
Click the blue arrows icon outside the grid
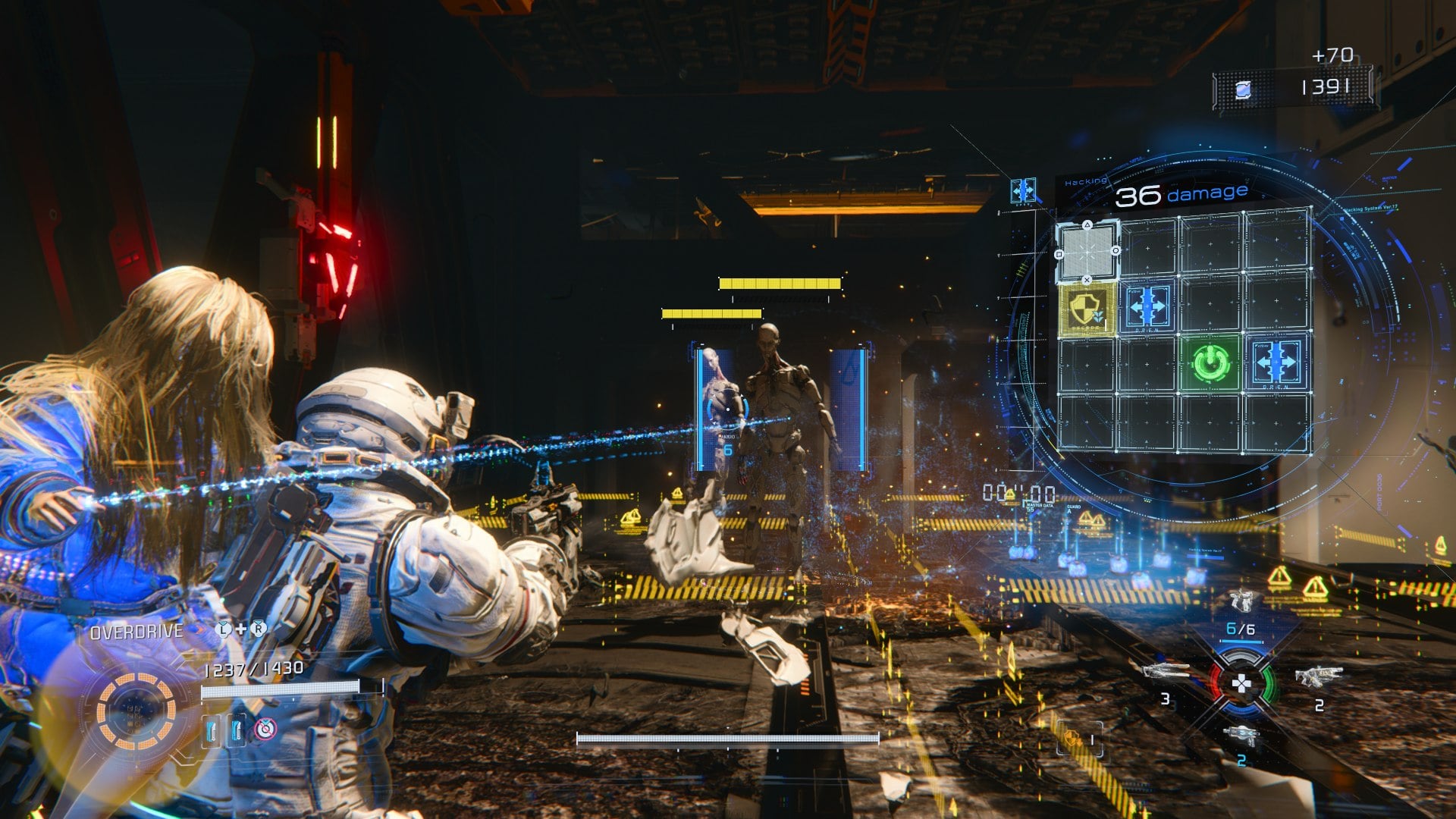click(1023, 190)
